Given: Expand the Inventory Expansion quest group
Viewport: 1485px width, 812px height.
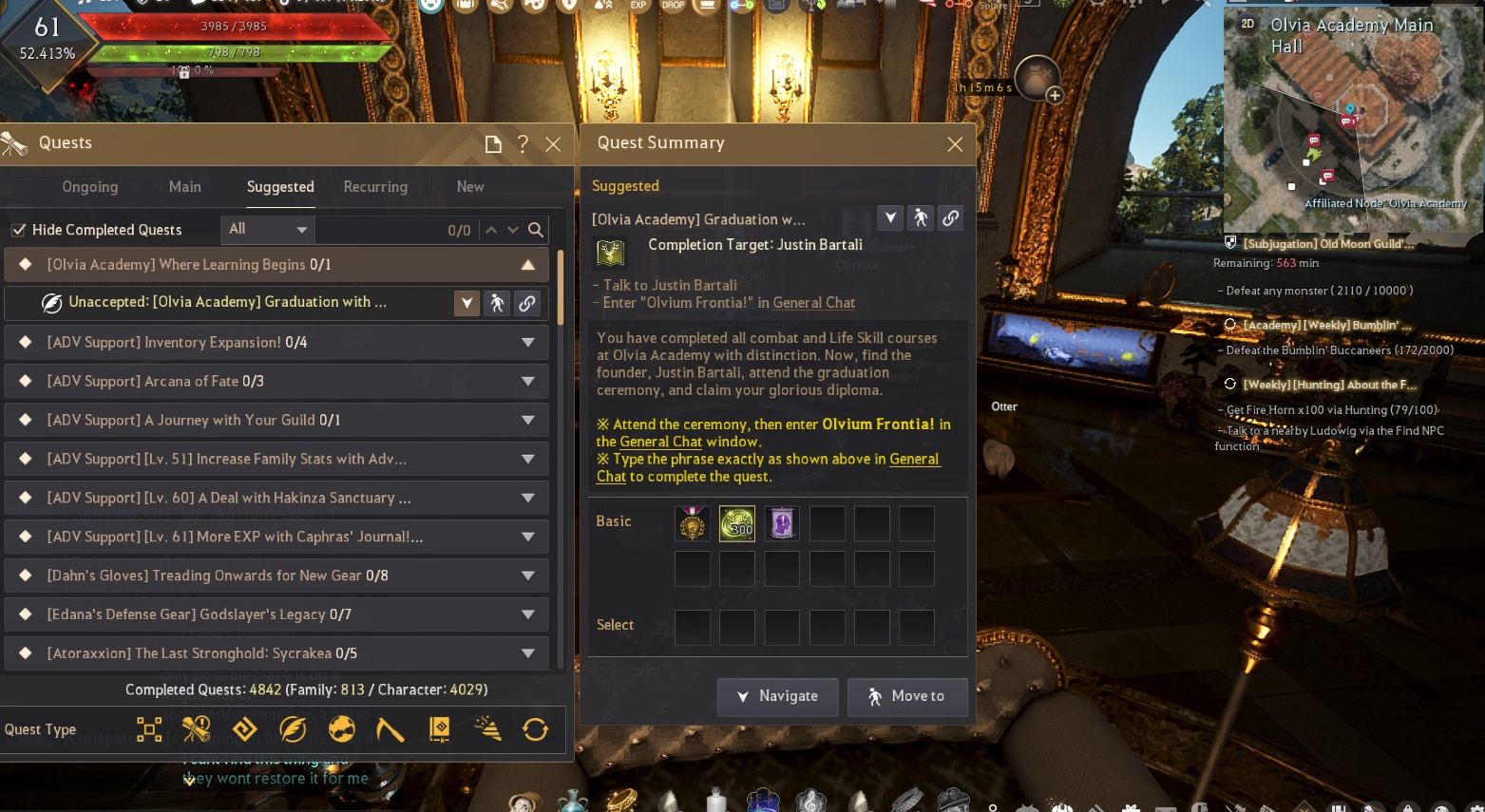Looking at the screenshot, I should pos(527,343).
